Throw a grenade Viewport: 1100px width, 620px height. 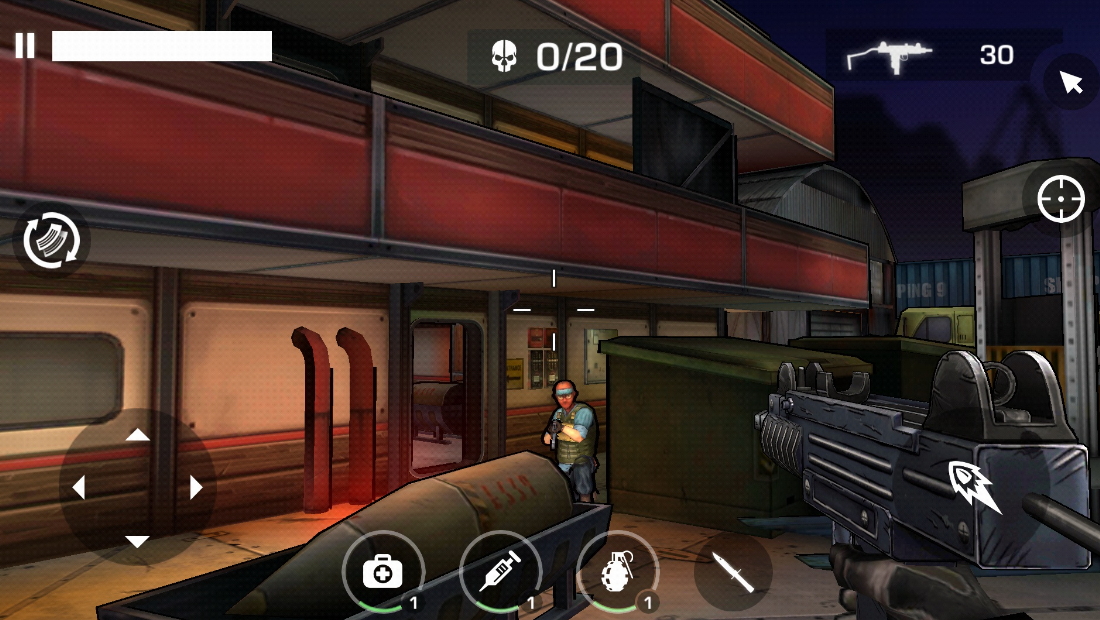pos(618,572)
